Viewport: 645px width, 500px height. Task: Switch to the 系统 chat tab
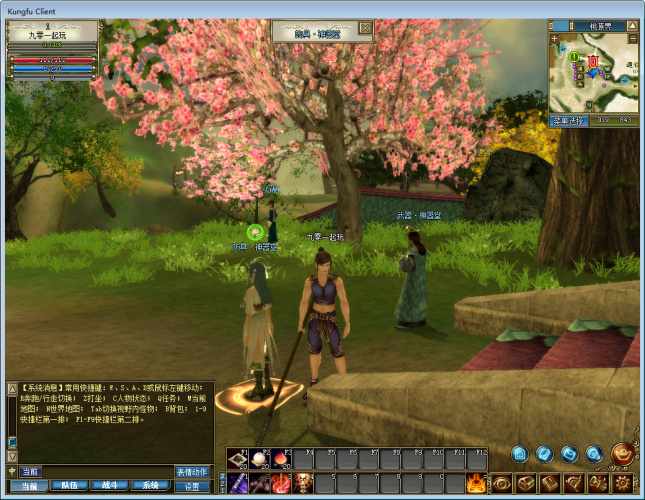coord(150,485)
